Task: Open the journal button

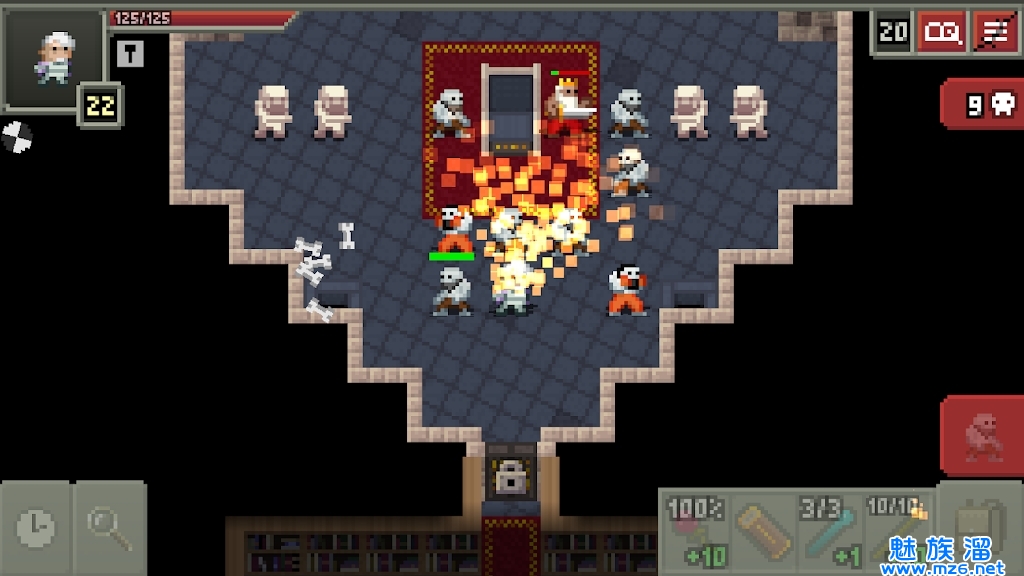Action: [942, 32]
